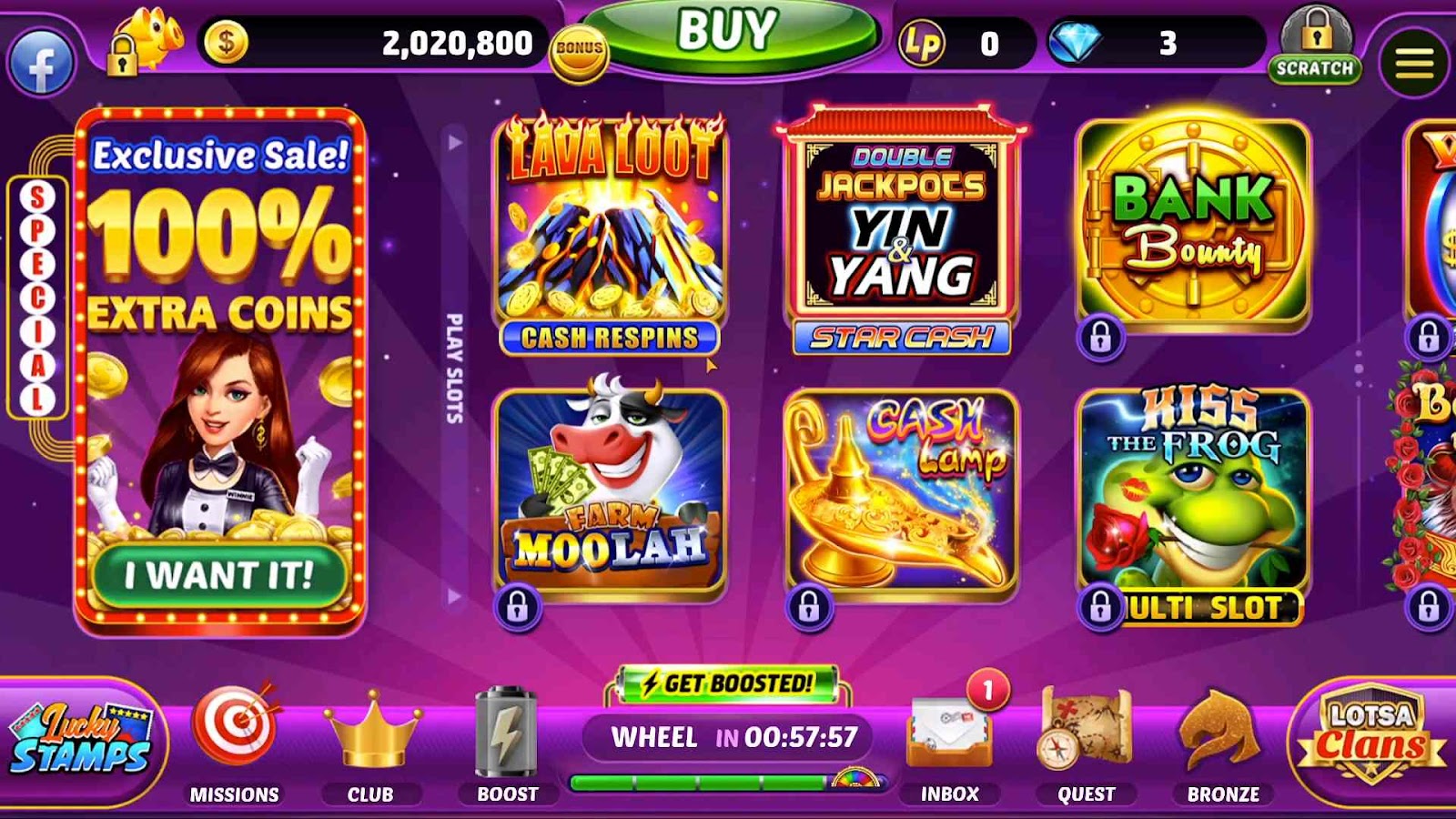The width and height of the screenshot is (1456, 819).
Task: Tap the Facebook connect icon
Action: [x=41, y=64]
